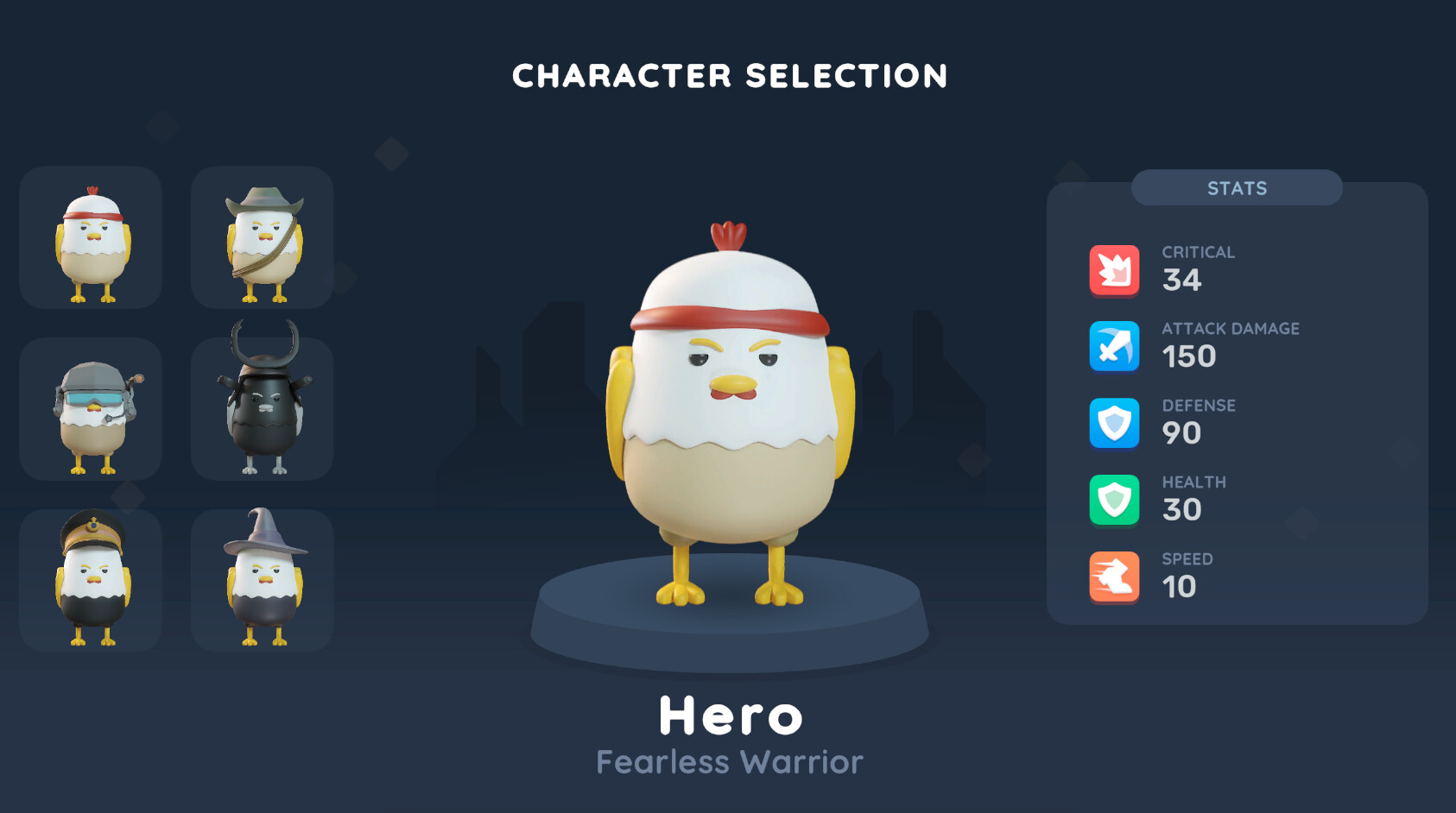Click the Attack Damage value 150
This screenshot has width=1456, height=813.
point(1189,357)
